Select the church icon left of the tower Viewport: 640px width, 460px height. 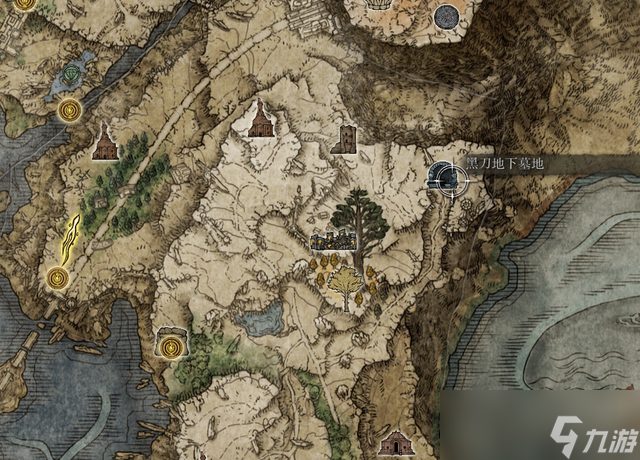(259, 120)
